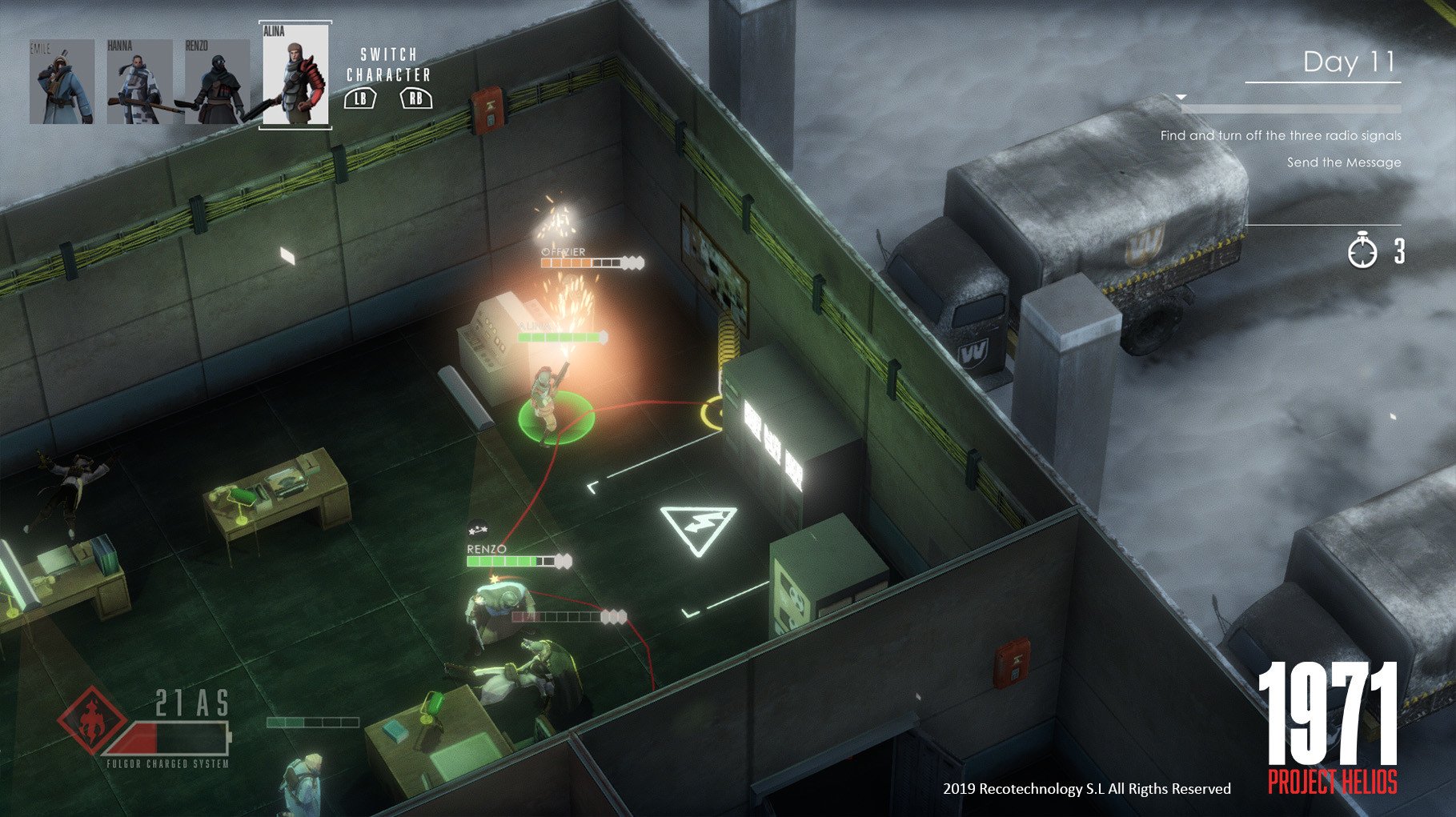Click the 'Find and turn off the three radio signals' objective
This screenshot has width=1456, height=817.
(1282, 136)
